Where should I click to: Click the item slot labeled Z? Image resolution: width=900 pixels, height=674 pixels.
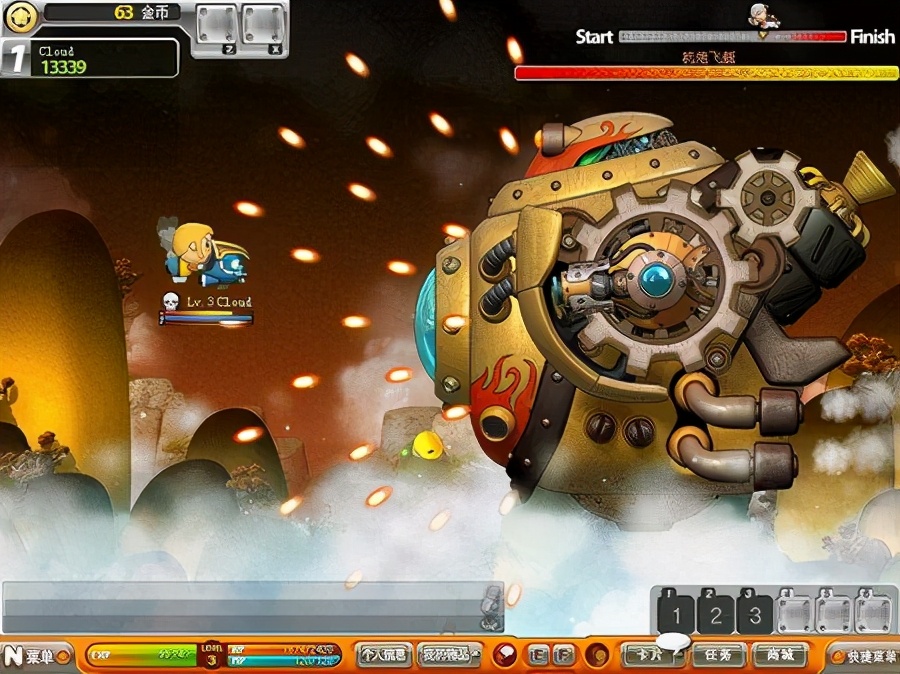tap(216, 26)
